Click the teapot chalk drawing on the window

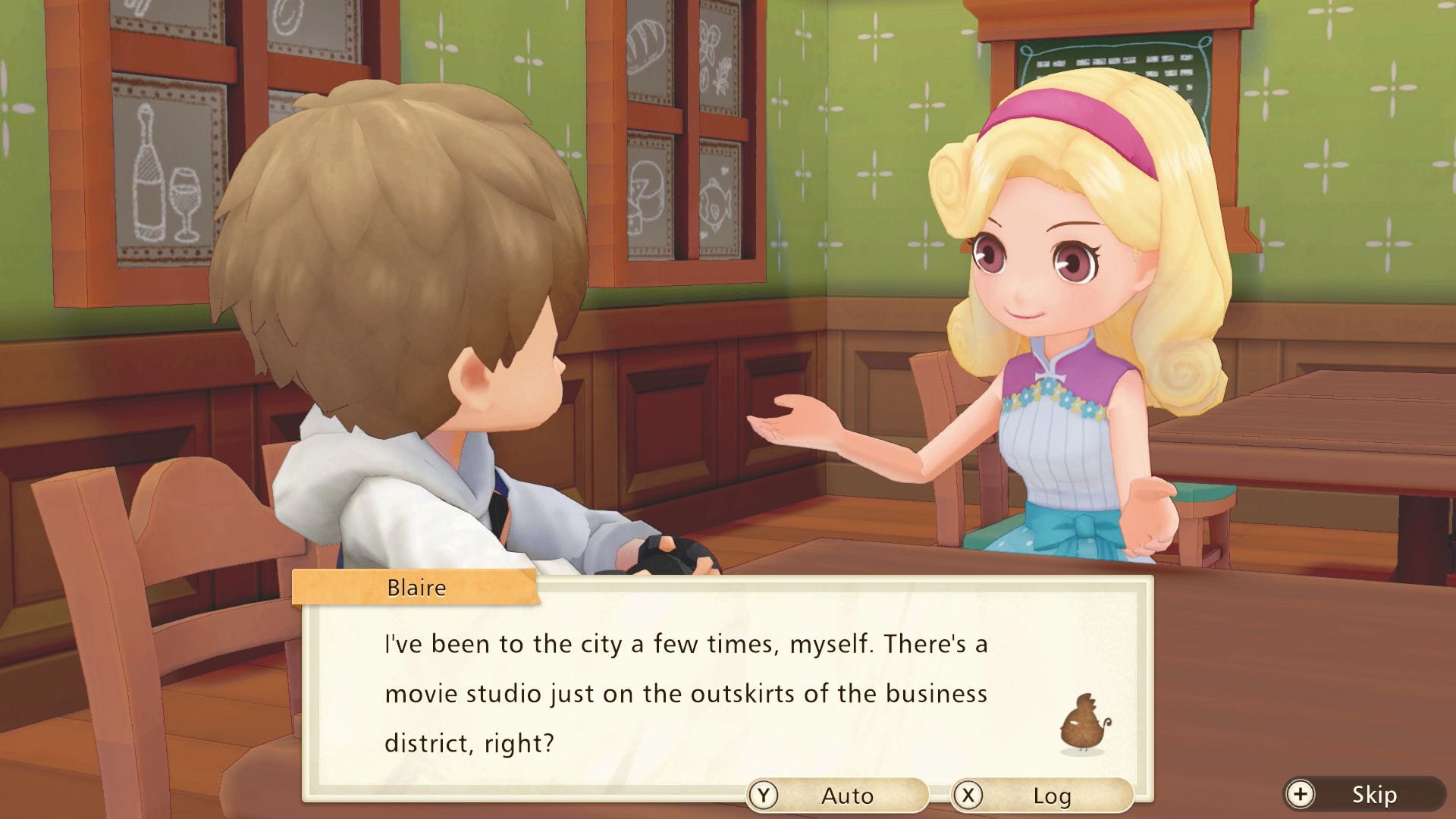[645, 190]
